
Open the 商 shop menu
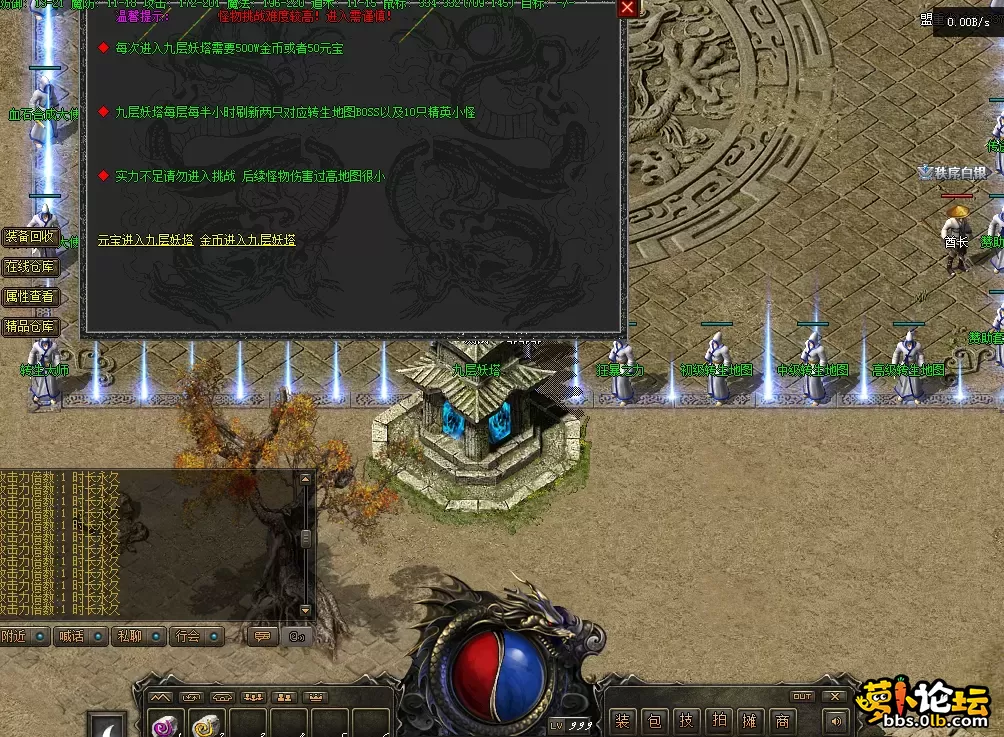click(x=782, y=720)
